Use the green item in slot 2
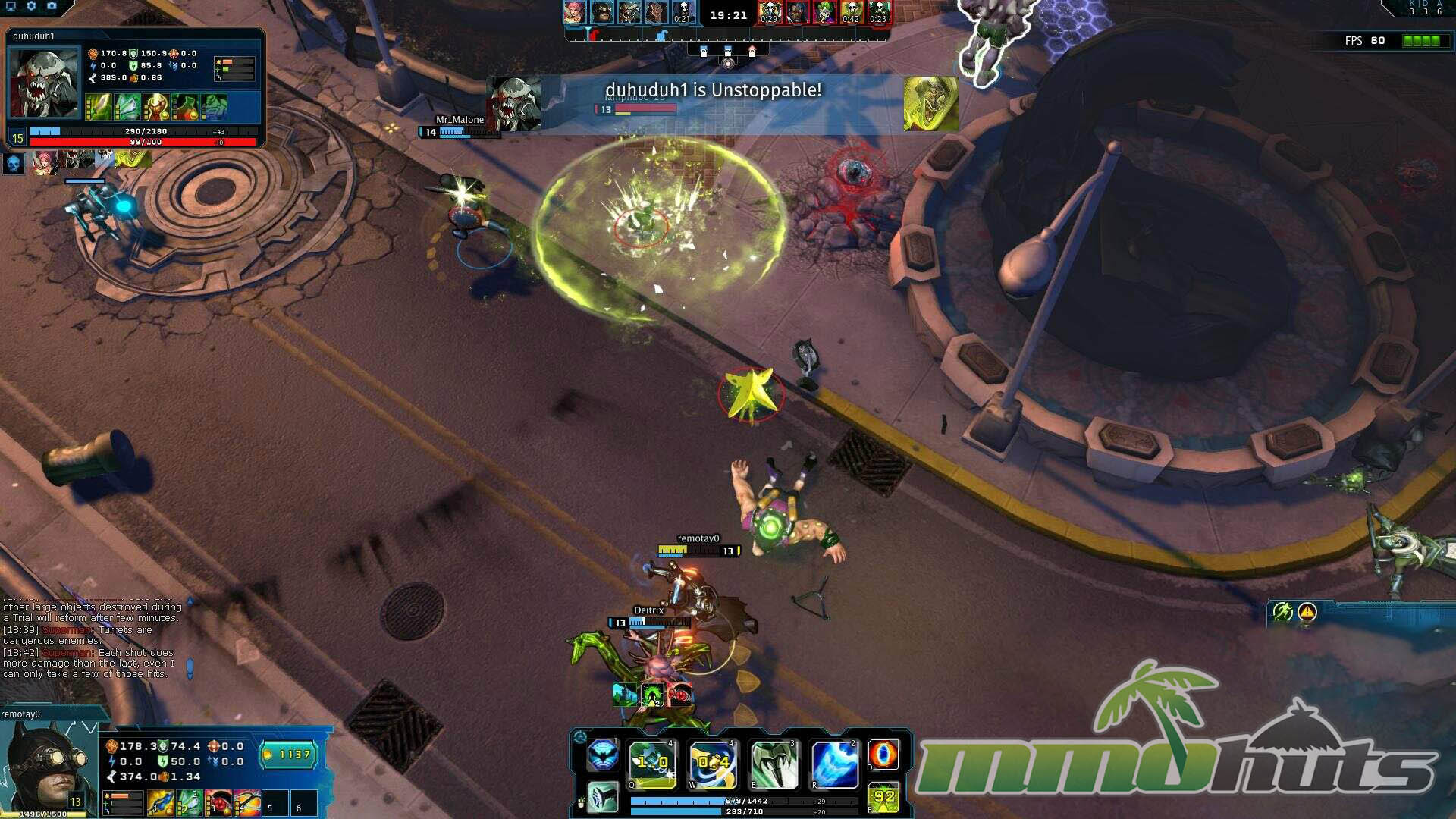This screenshot has height=819, width=1456. pyautogui.click(x=190, y=802)
